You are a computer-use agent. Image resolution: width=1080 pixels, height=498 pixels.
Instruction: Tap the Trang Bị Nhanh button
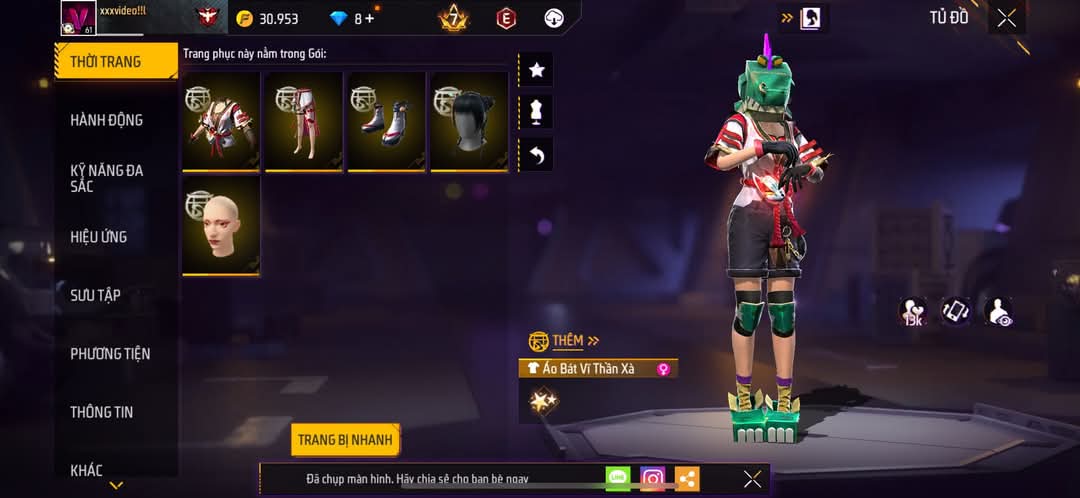tap(346, 439)
